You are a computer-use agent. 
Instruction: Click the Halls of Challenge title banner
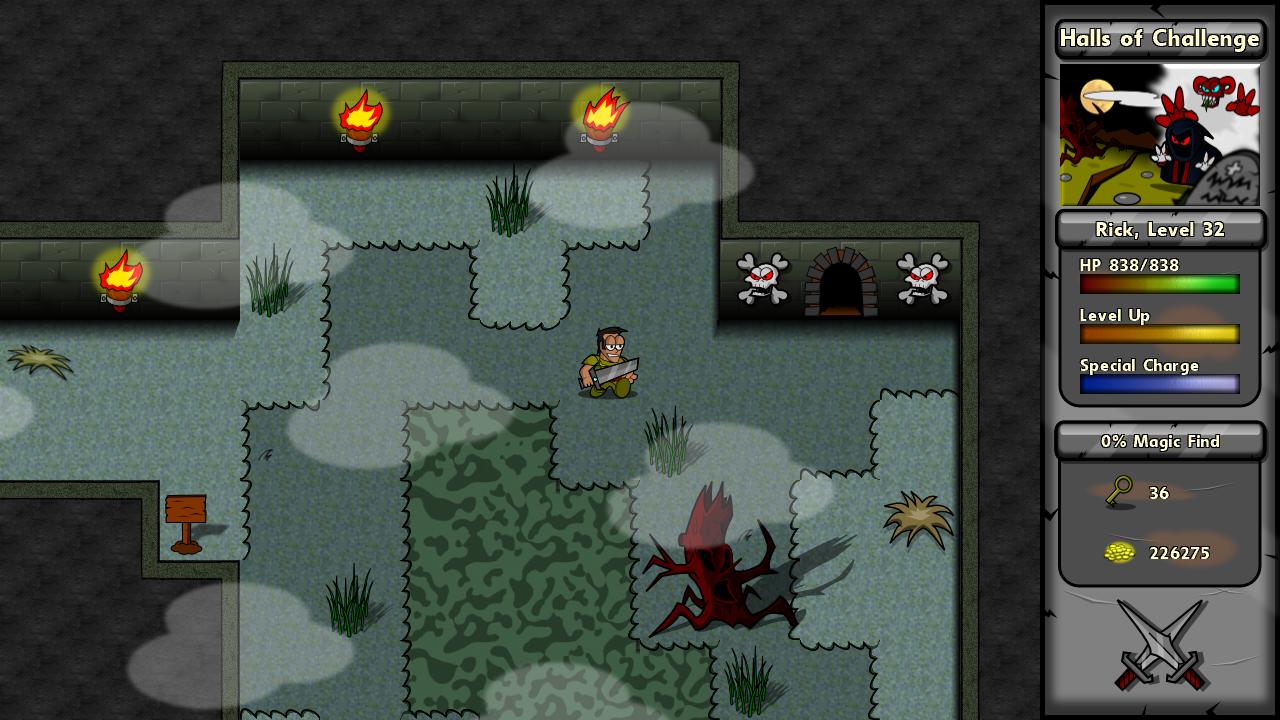[x=1159, y=39]
